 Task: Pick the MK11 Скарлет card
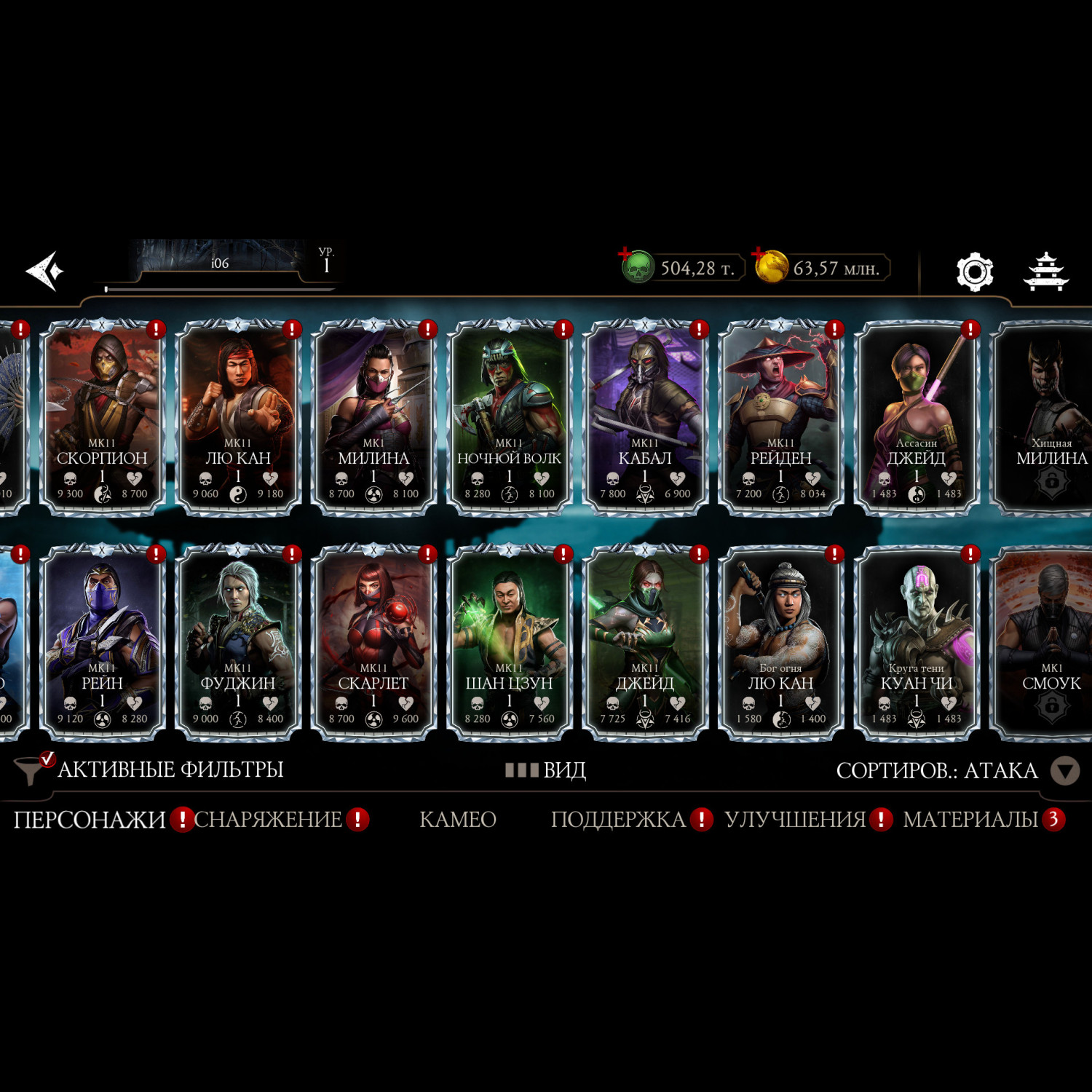click(373, 643)
